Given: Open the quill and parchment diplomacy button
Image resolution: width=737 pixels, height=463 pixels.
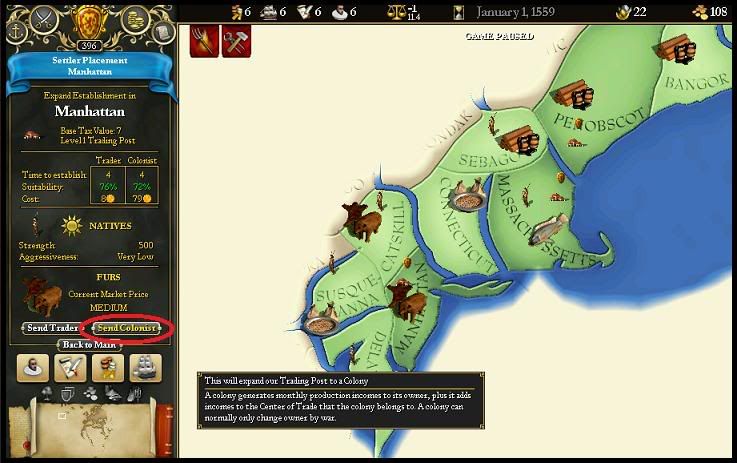Looking at the screenshot, I should click(70, 368).
